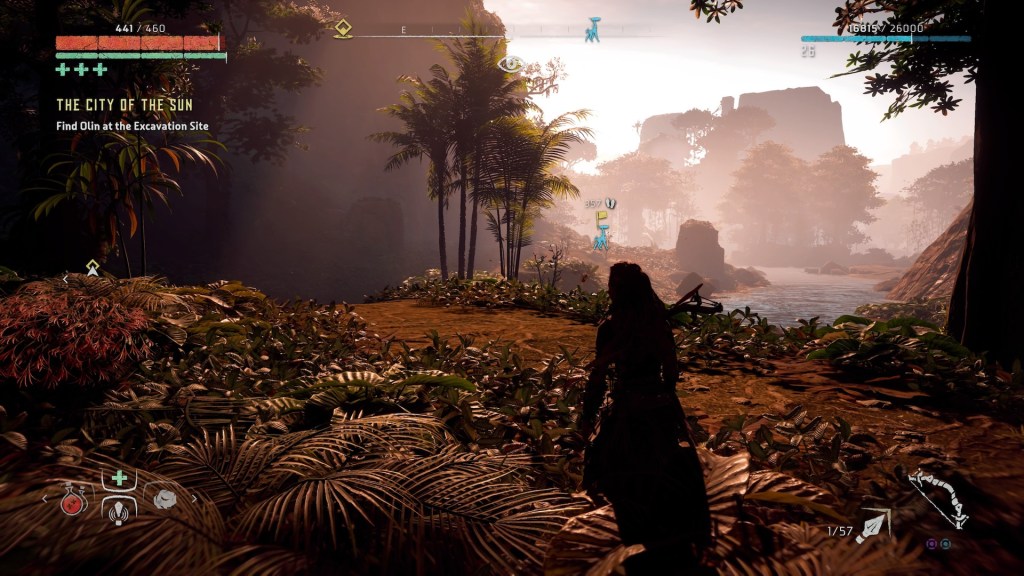Select the blue mount icon on compass
1024x576 pixels.
tap(593, 29)
